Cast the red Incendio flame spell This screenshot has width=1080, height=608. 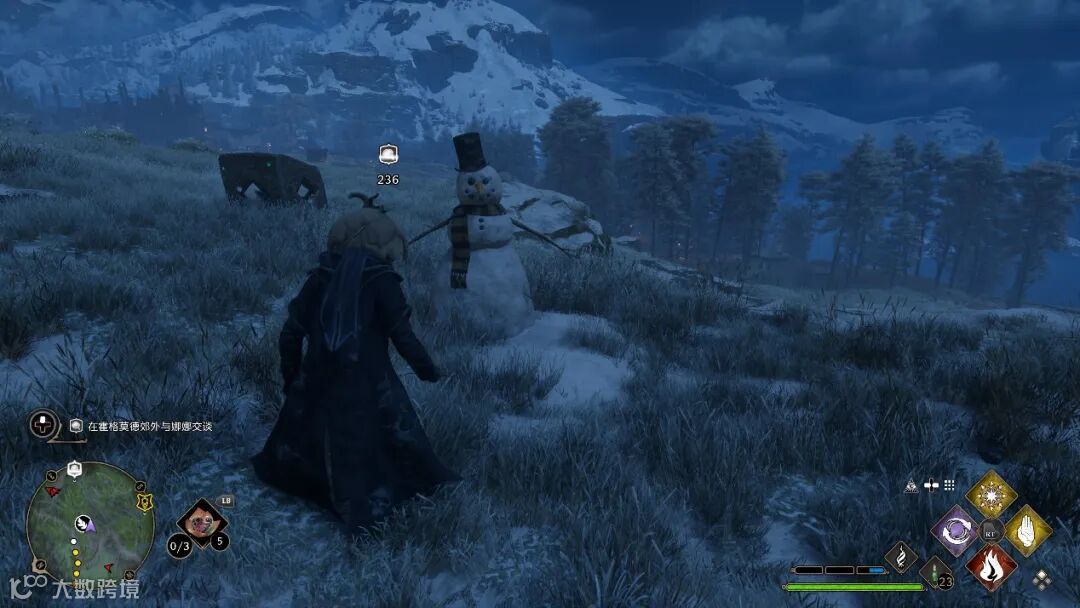(x=990, y=566)
